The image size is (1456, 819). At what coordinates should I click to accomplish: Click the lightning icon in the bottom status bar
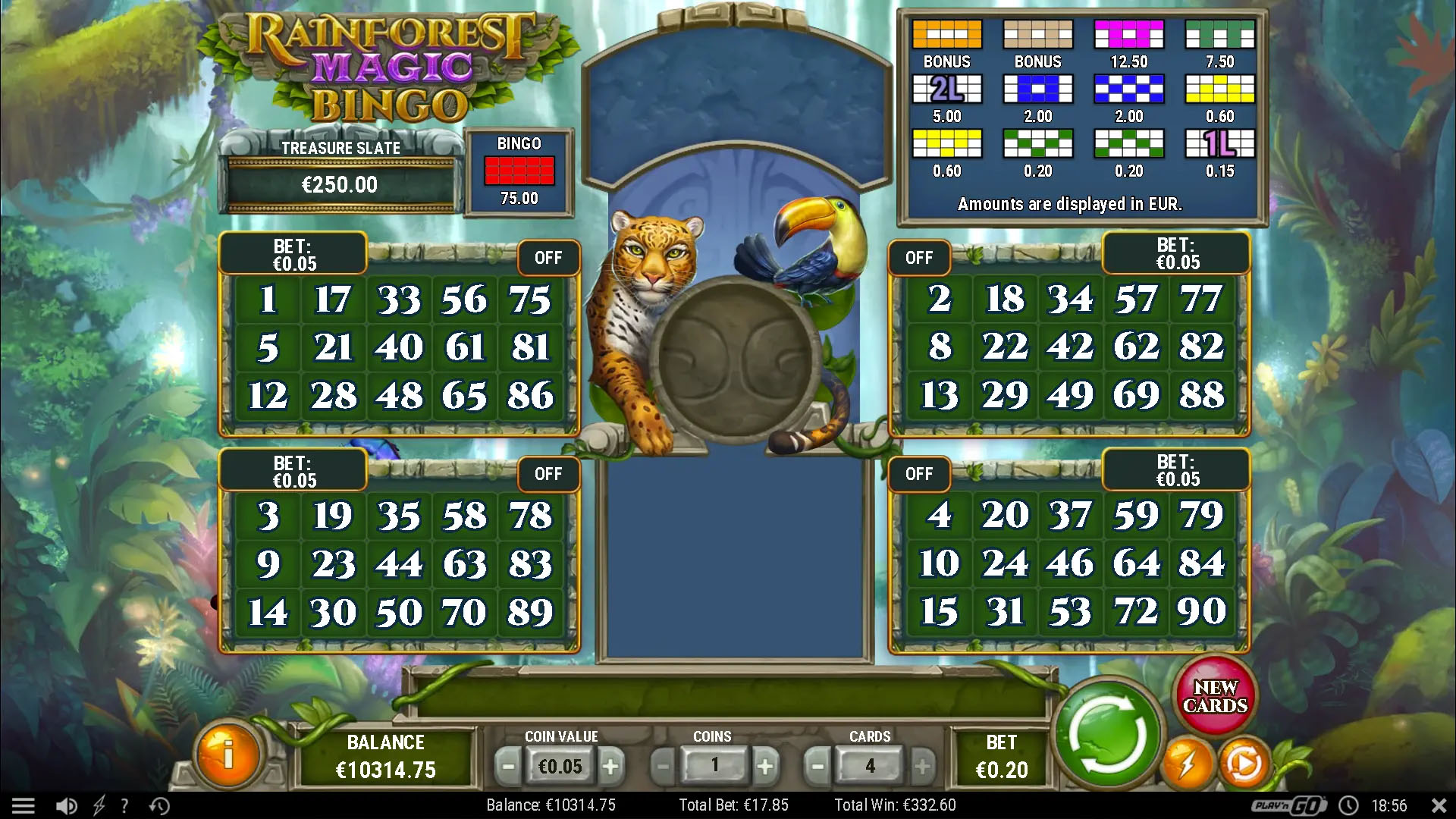[x=97, y=805]
